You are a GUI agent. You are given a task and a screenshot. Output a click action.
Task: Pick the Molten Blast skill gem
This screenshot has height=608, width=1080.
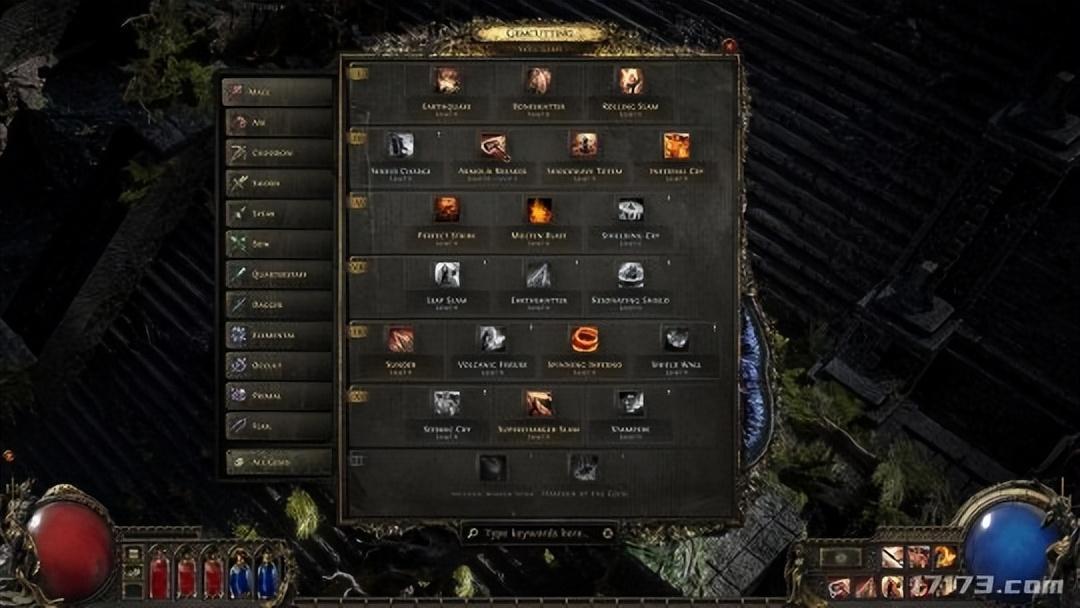pos(539,211)
